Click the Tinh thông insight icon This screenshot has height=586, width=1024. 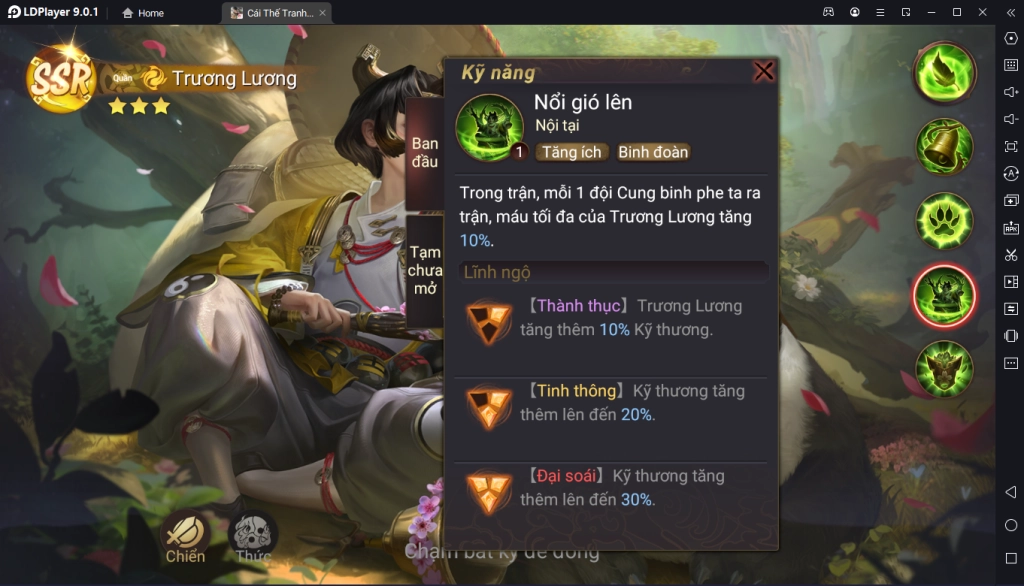pos(489,406)
